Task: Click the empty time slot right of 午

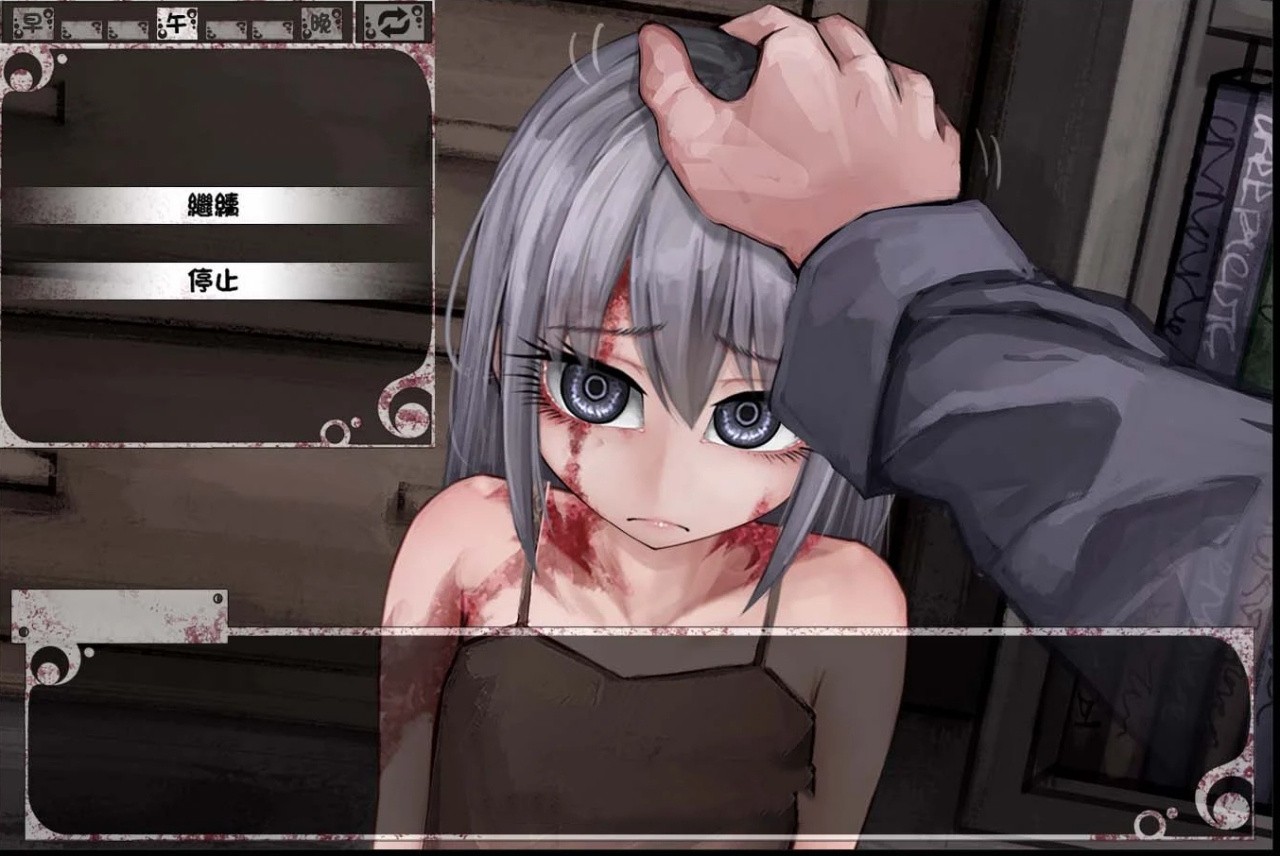Action: pyautogui.click(x=225, y=24)
